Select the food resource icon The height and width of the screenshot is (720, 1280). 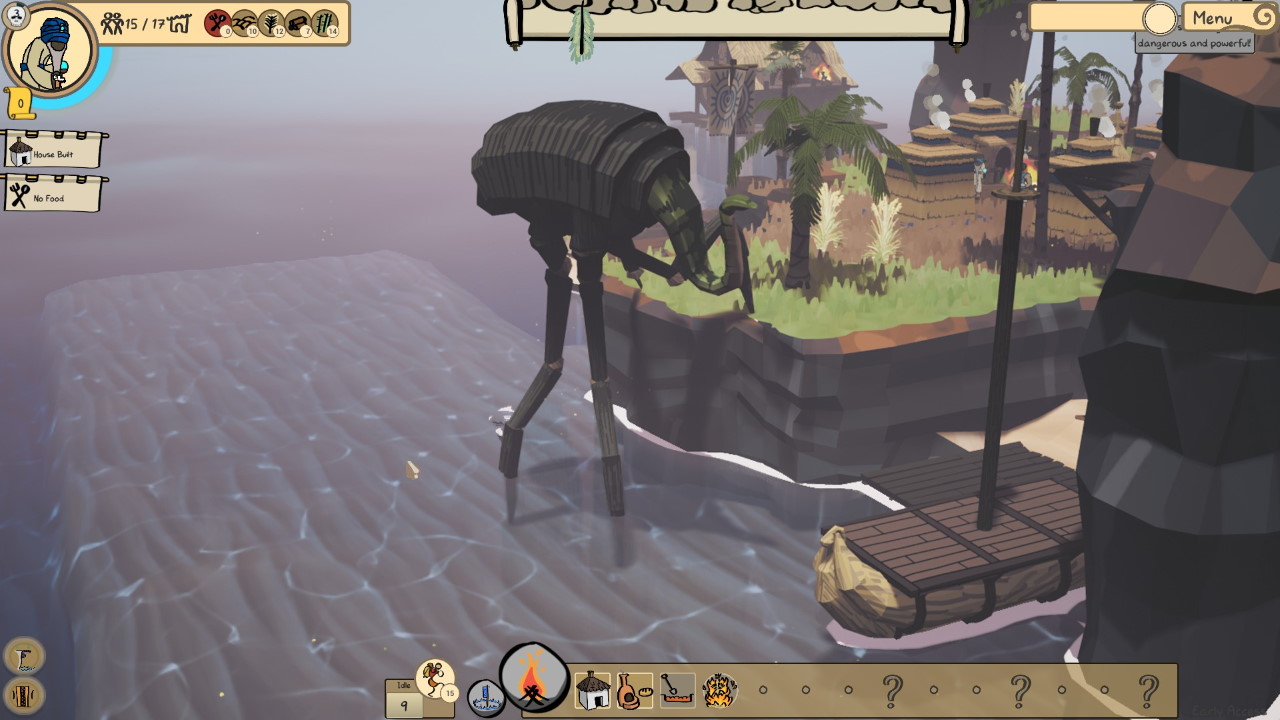coord(218,23)
